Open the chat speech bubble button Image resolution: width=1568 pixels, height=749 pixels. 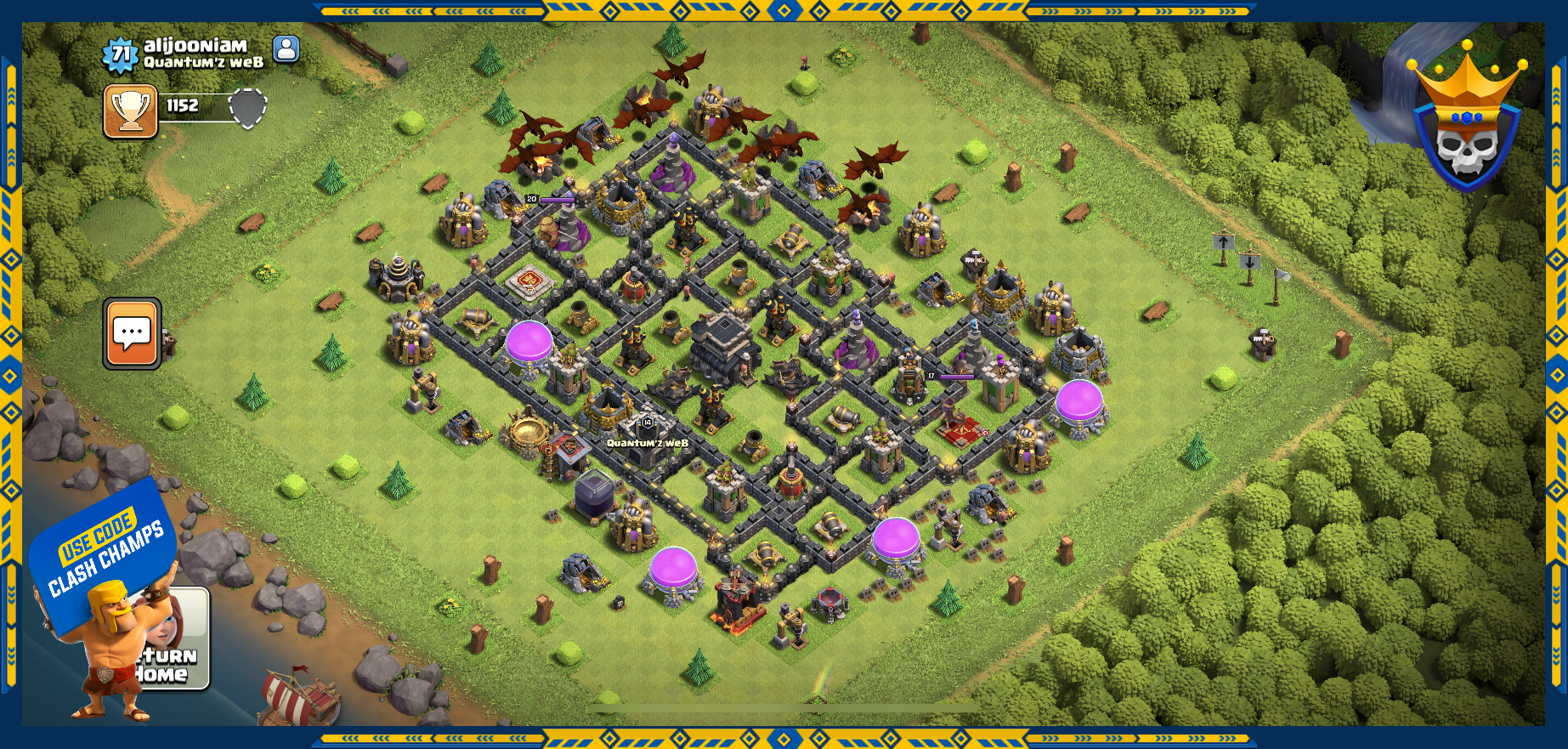pyautogui.click(x=132, y=333)
